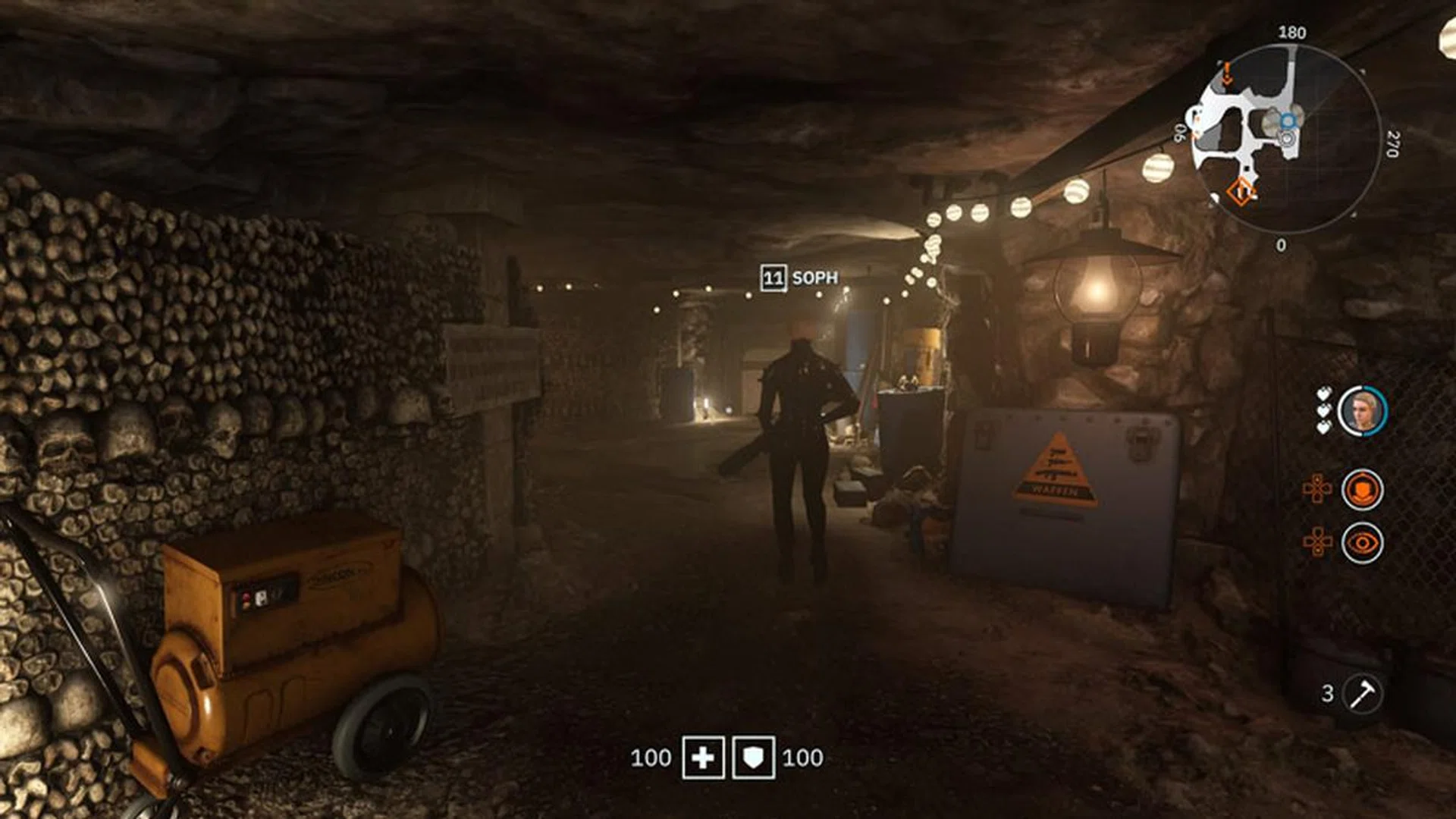Select the eye perception ability icon
1456x819 pixels.
pyautogui.click(x=1363, y=542)
